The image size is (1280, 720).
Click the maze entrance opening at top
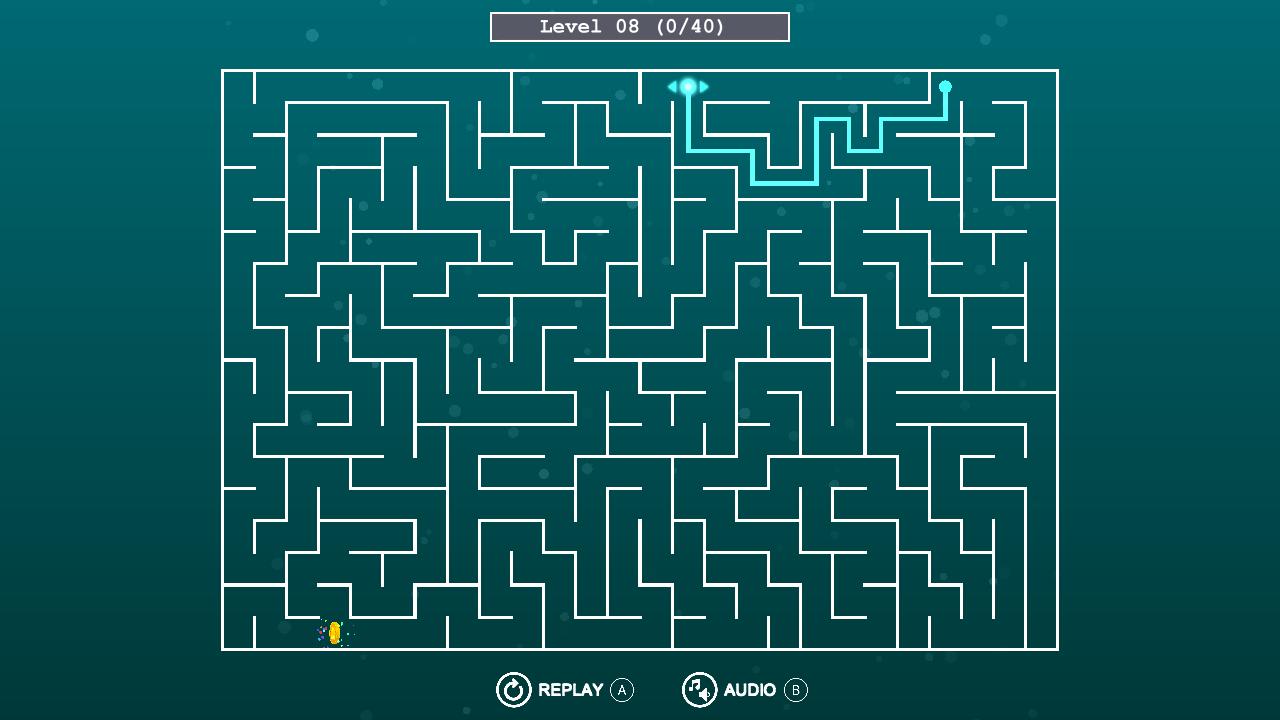click(x=688, y=70)
